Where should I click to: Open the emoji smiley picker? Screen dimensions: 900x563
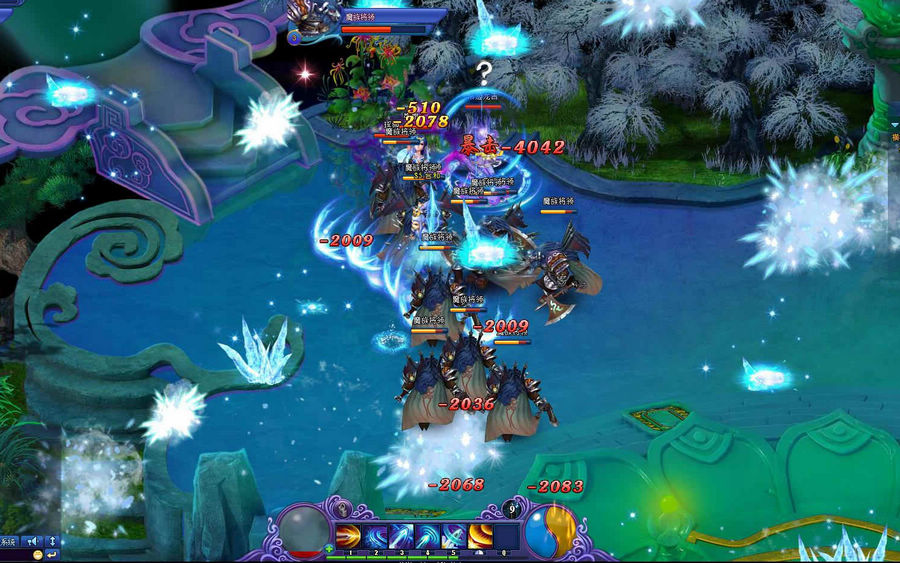[37, 554]
